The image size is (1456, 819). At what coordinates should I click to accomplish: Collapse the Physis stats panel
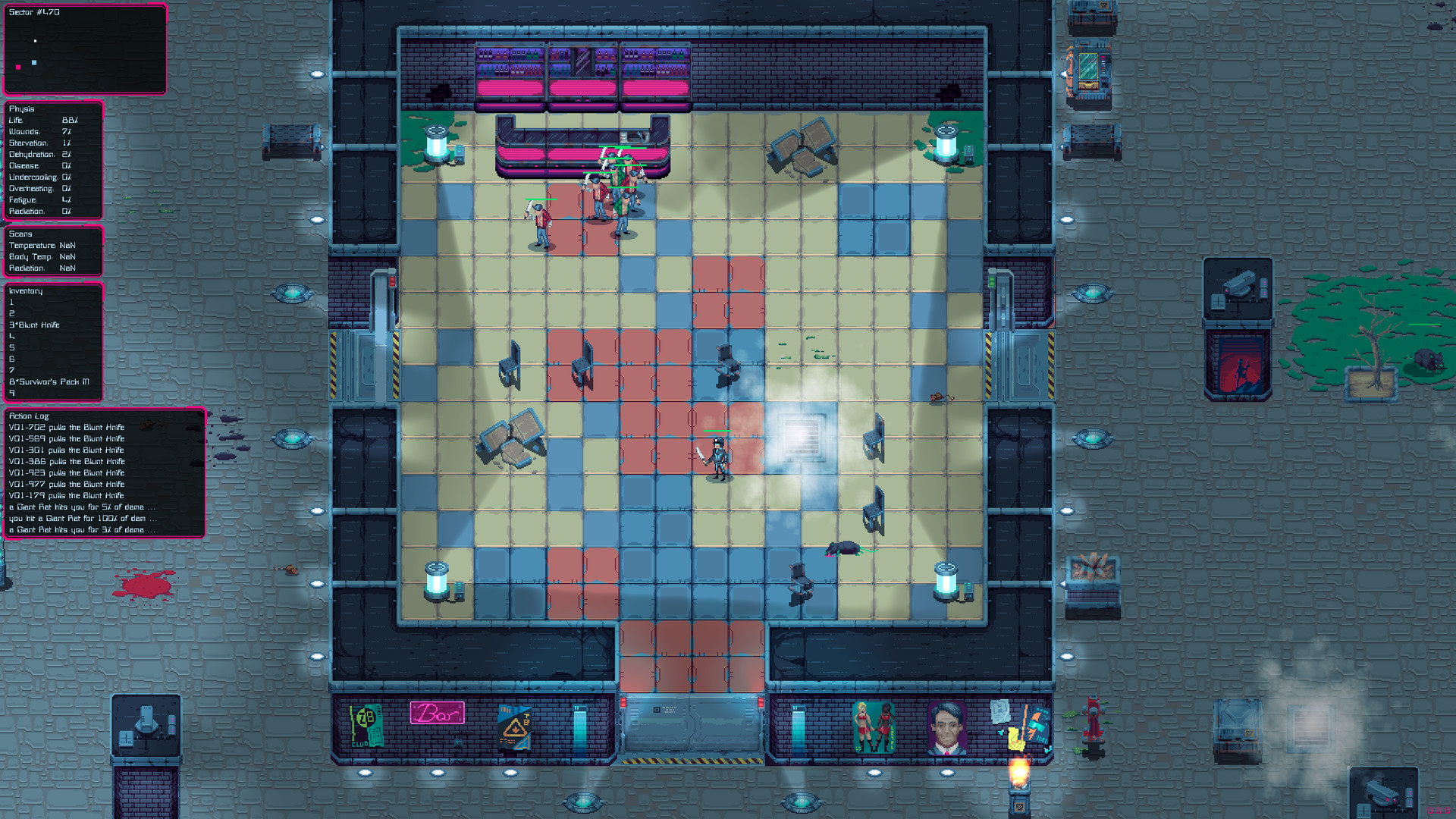[21, 108]
